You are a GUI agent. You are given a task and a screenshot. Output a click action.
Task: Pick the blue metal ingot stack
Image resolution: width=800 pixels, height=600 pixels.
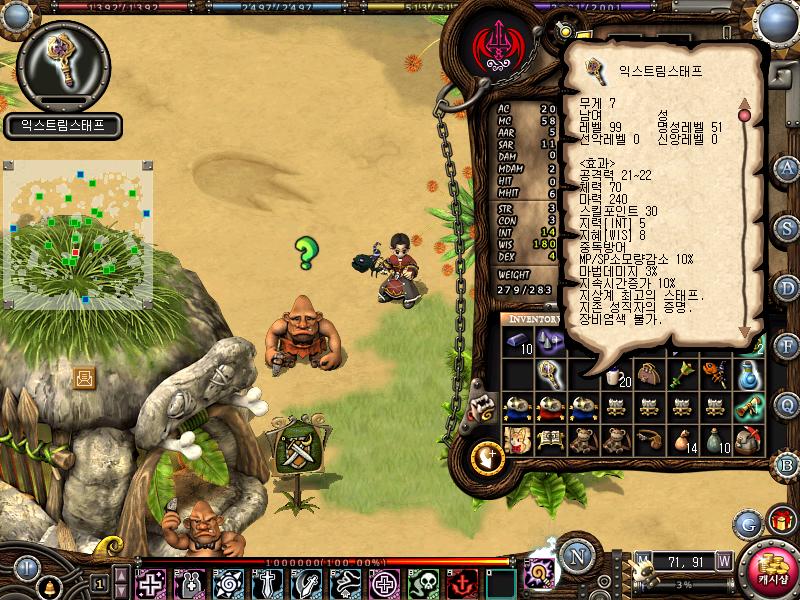(x=518, y=342)
